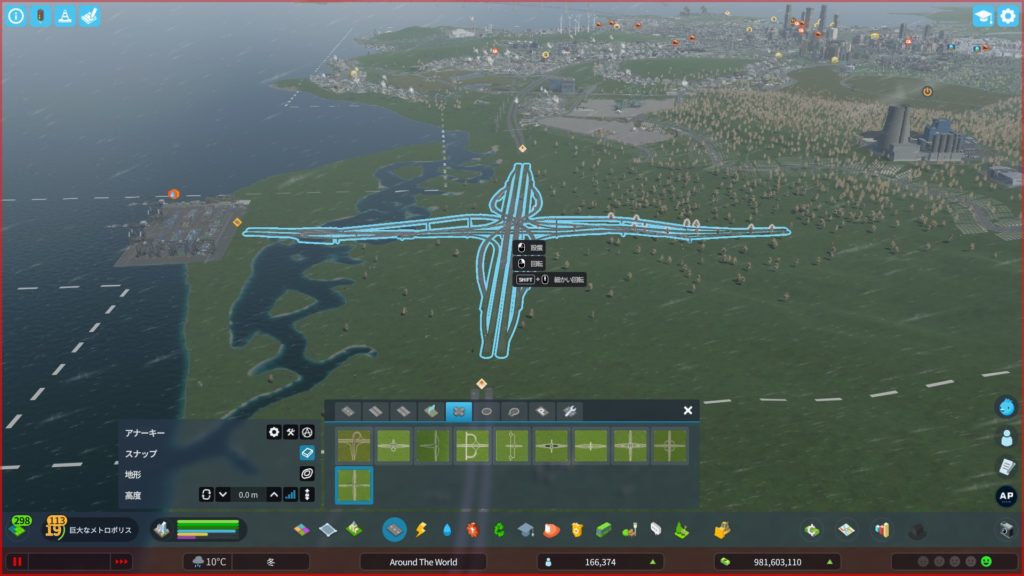The width and height of the screenshot is (1024, 576).
Task: Increase the elevation (高度) value
Action: (x=274, y=494)
